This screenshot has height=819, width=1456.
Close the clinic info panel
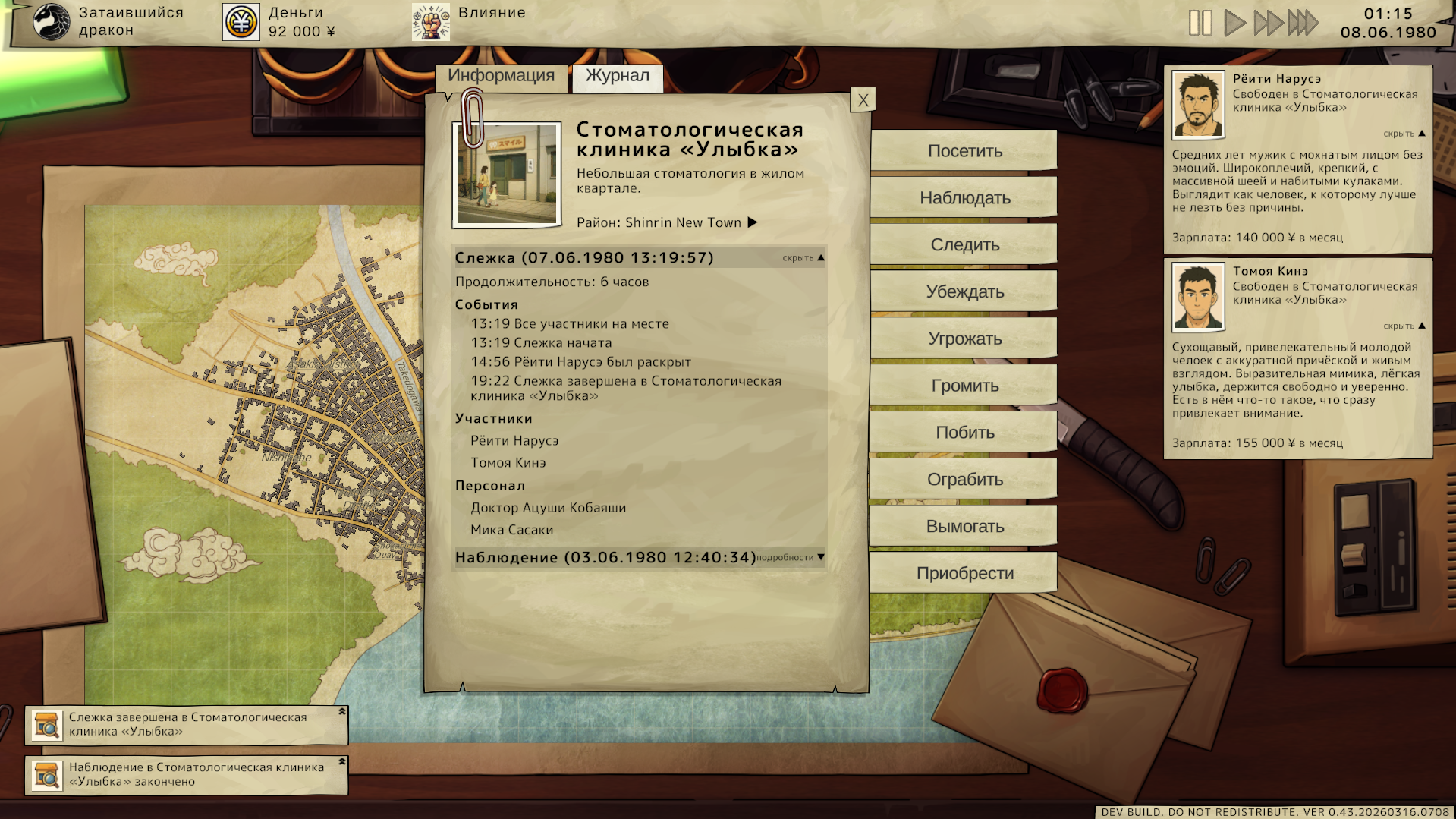click(x=863, y=100)
